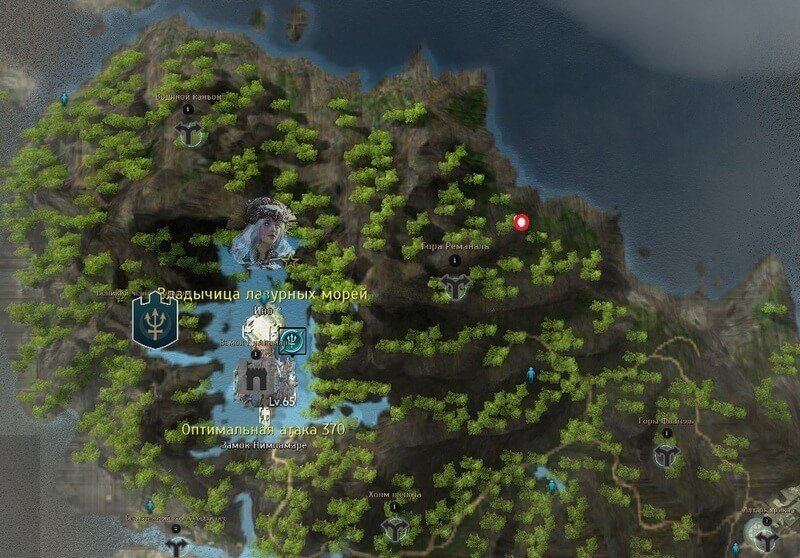Choose the Горы Флинзь node marker
This screenshot has width=800, height=558.
point(666,454)
